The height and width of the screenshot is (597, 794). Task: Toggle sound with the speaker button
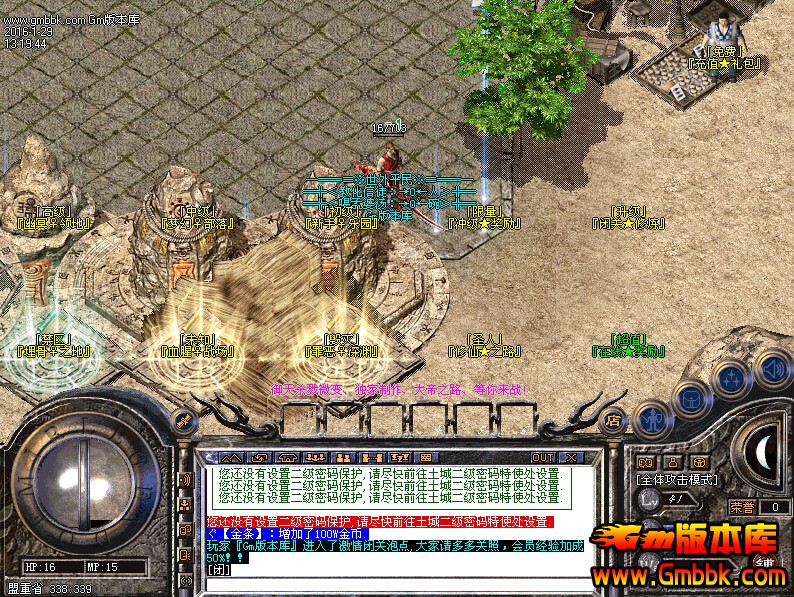tap(771, 368)
